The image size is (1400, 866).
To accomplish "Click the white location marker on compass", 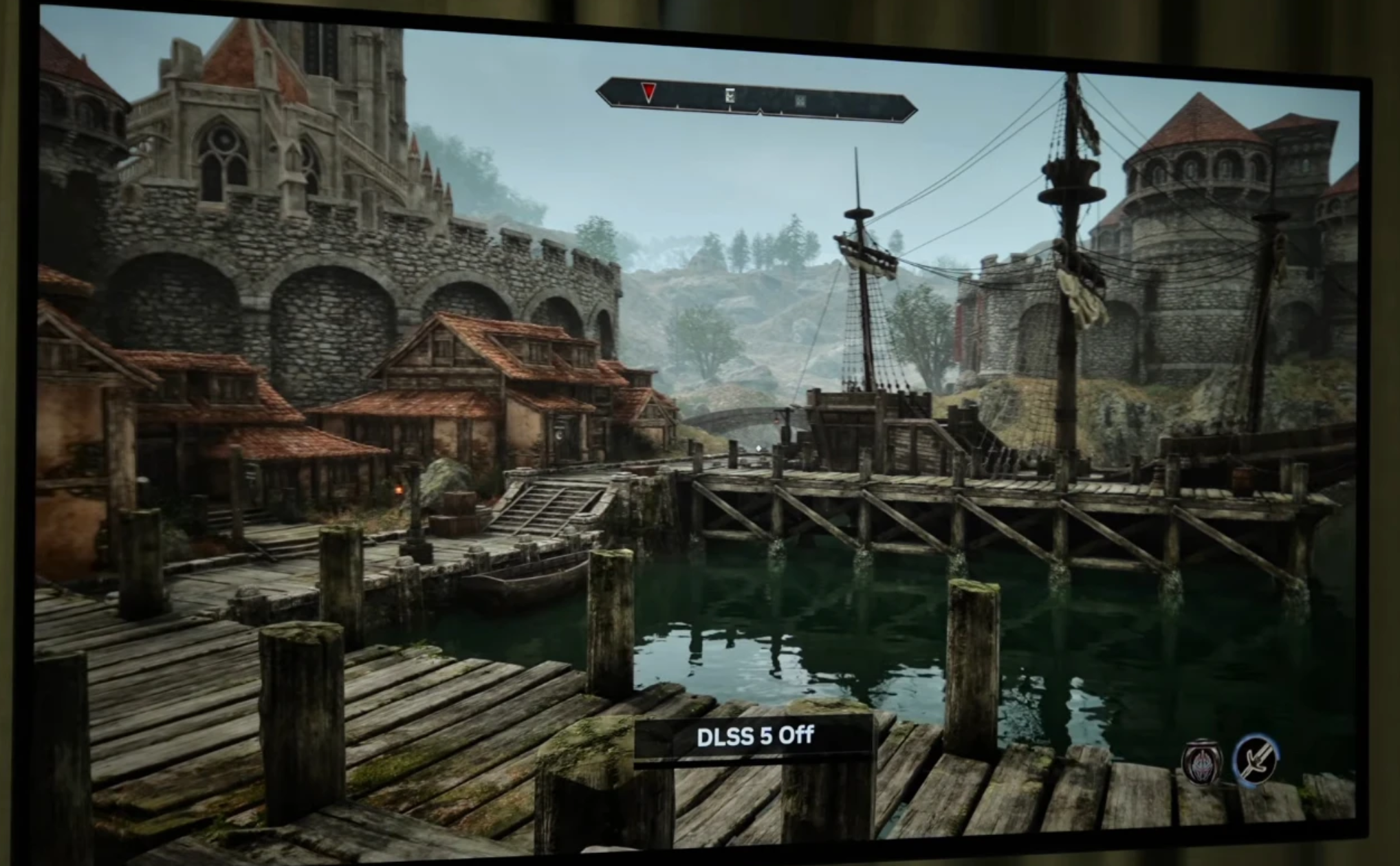I will click(730, 96).
